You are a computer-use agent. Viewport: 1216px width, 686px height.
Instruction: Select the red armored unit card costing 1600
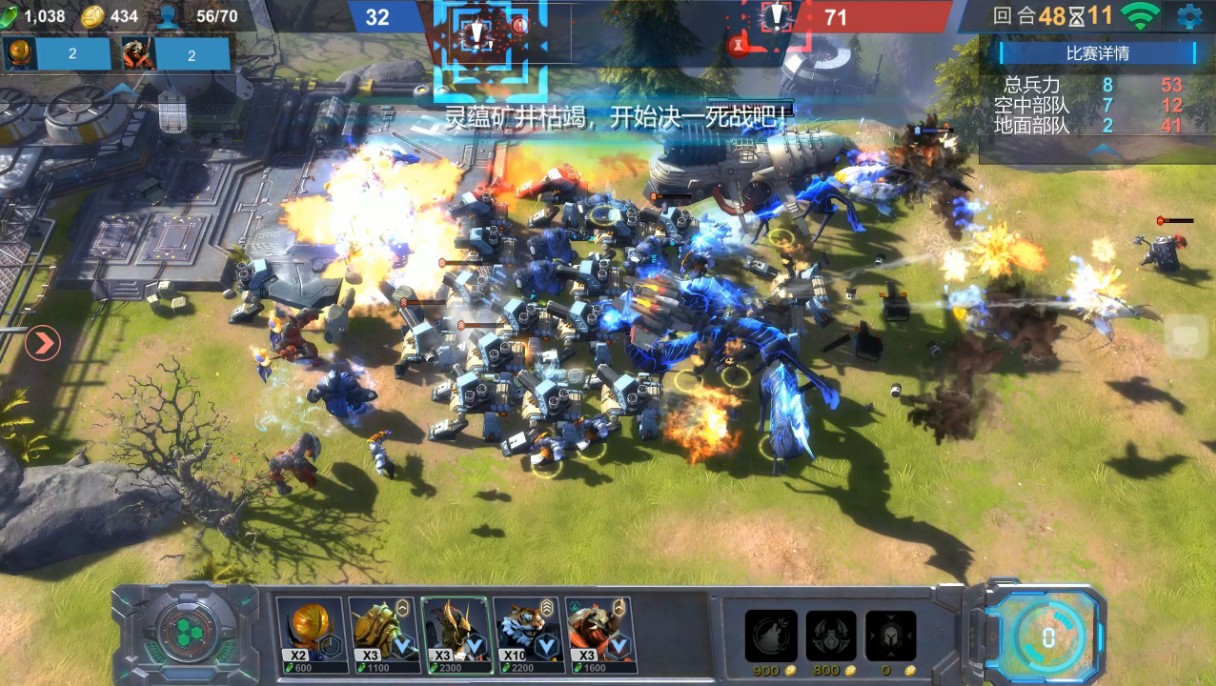coord(599,634)
